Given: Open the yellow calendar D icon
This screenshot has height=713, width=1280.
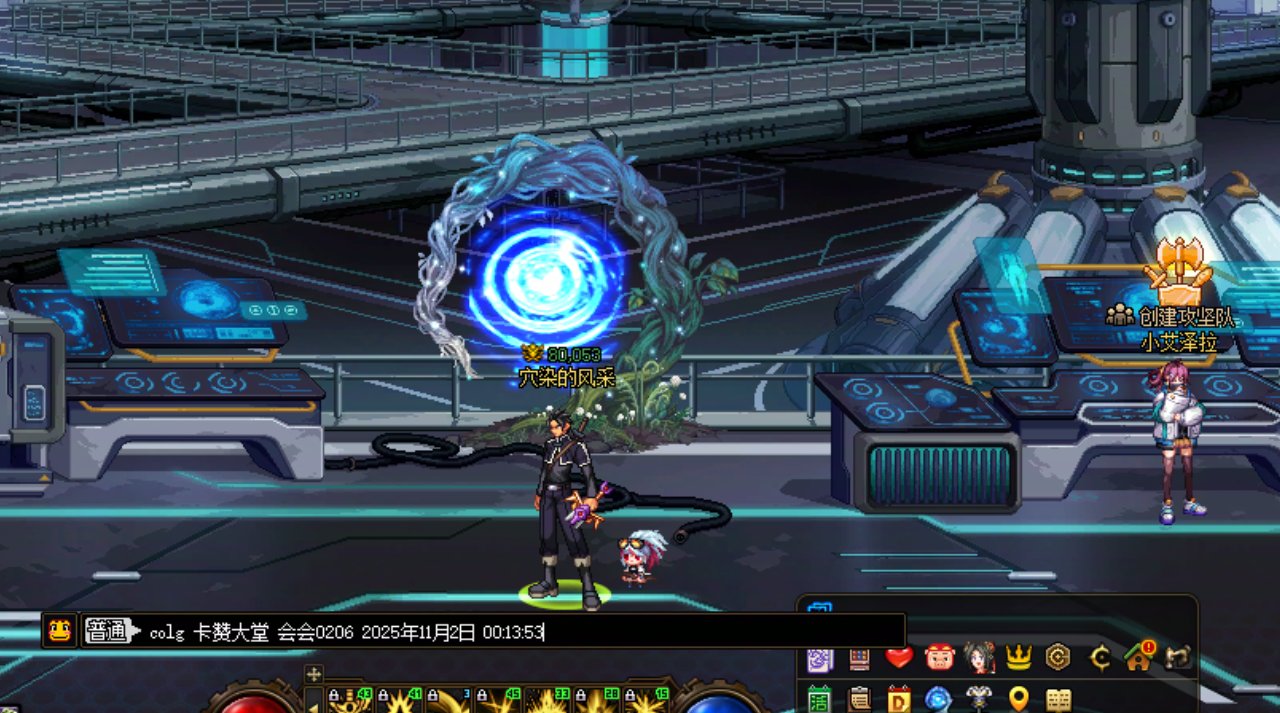Looking at the screenshot, I should [x=899, y=699].
